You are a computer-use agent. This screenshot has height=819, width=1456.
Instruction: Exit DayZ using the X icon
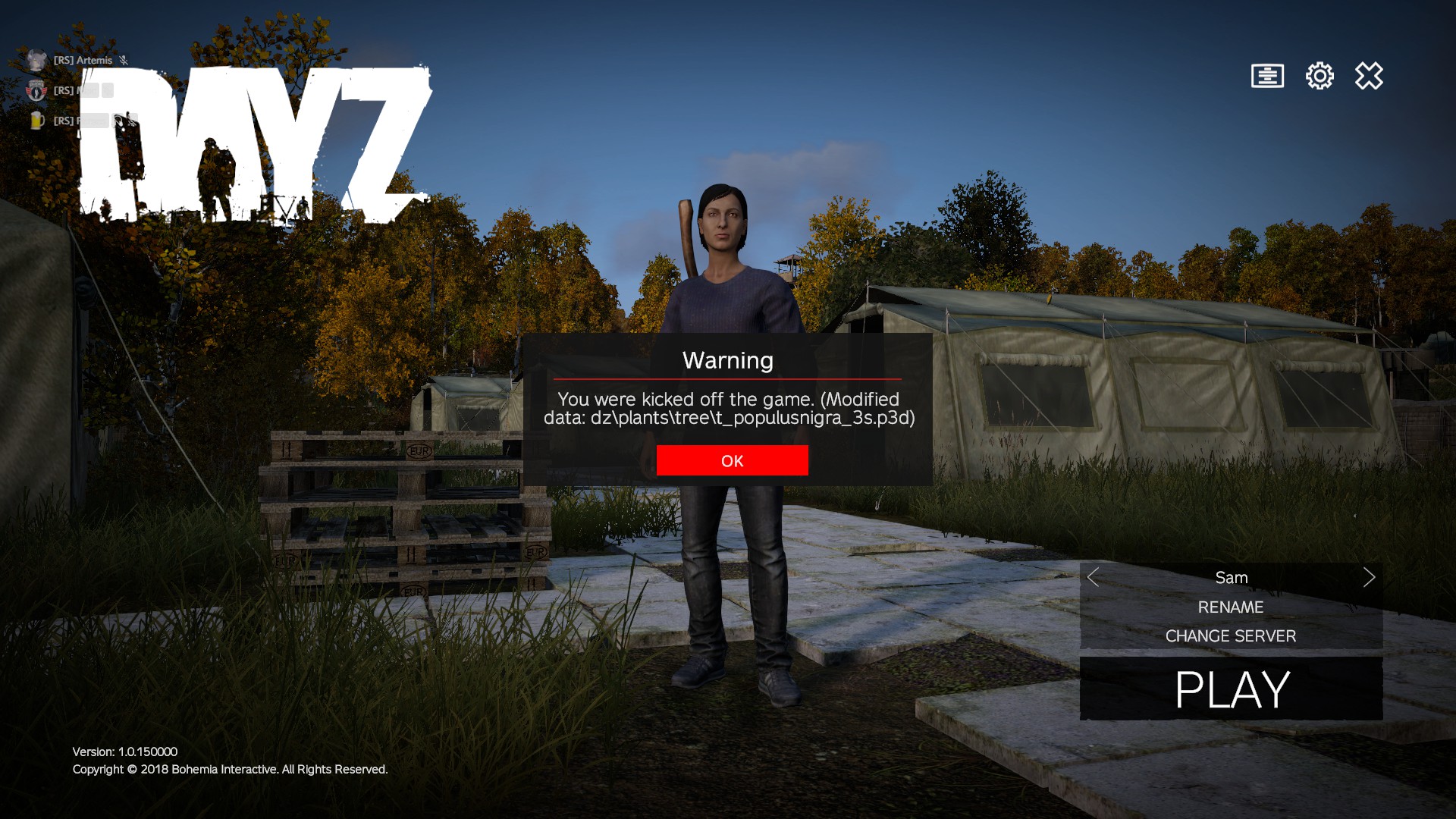tap(1369, 76)
